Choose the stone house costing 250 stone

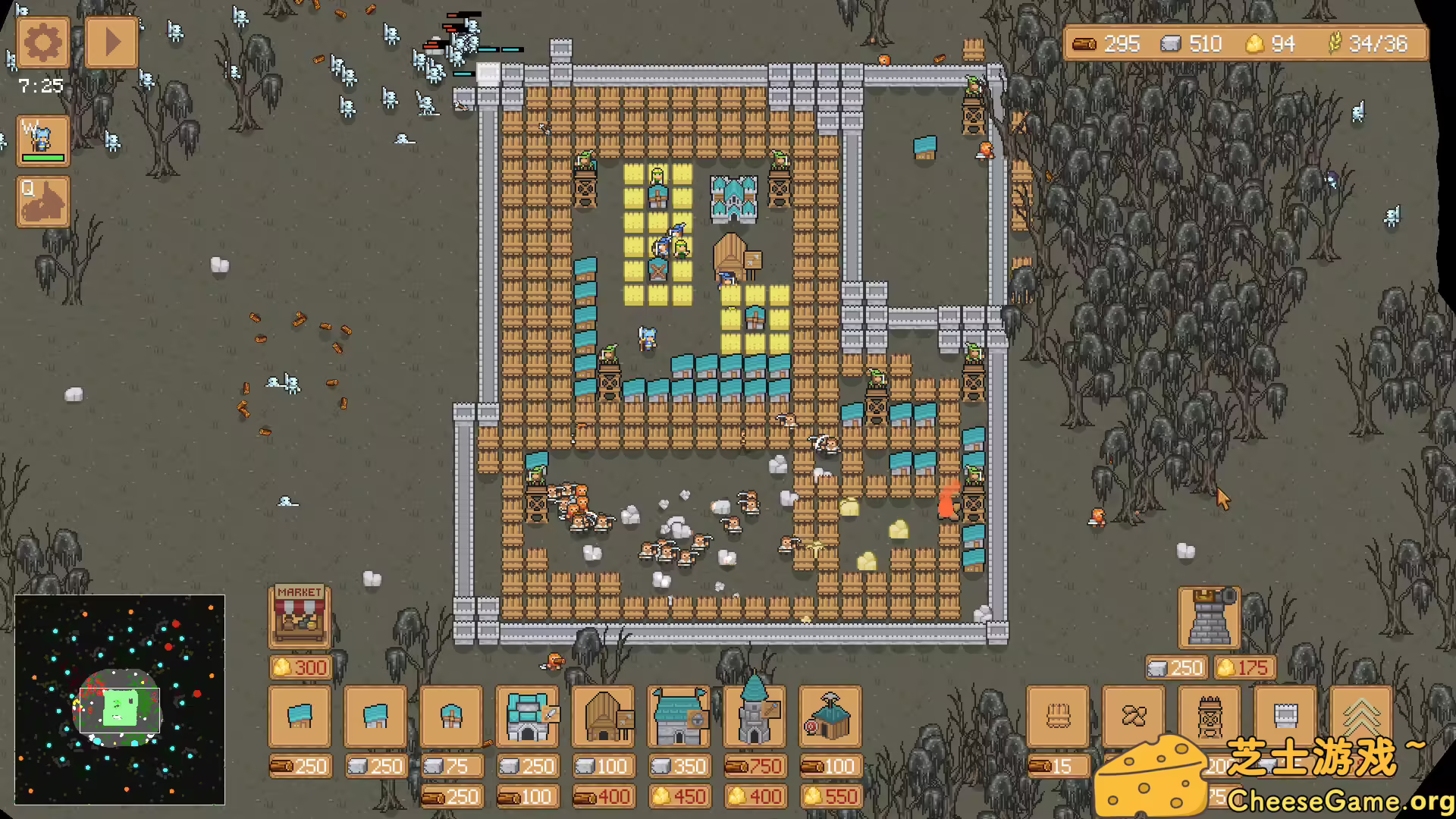(375, 717)
